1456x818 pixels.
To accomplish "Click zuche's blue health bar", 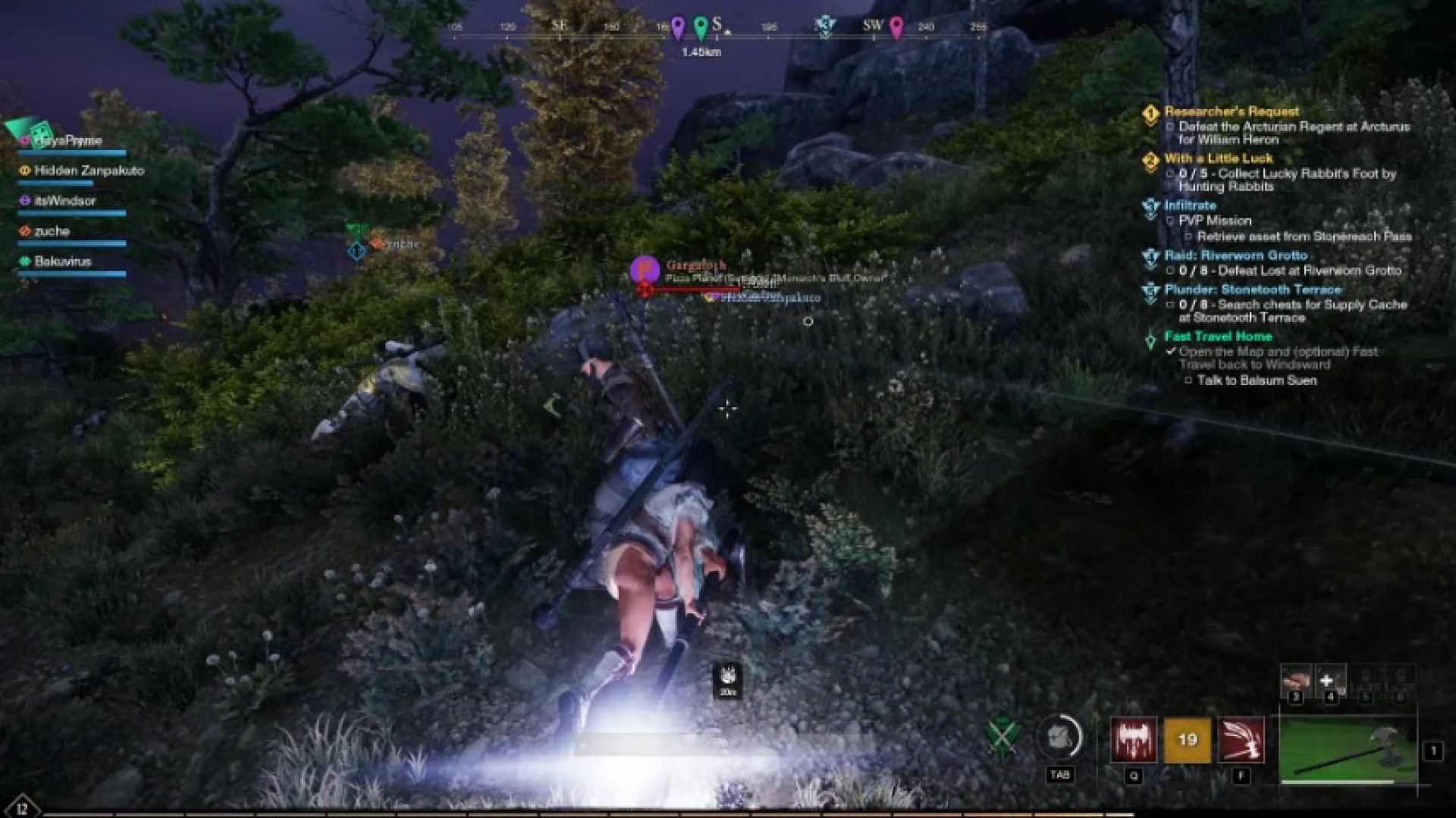I will tap(72, 241).
